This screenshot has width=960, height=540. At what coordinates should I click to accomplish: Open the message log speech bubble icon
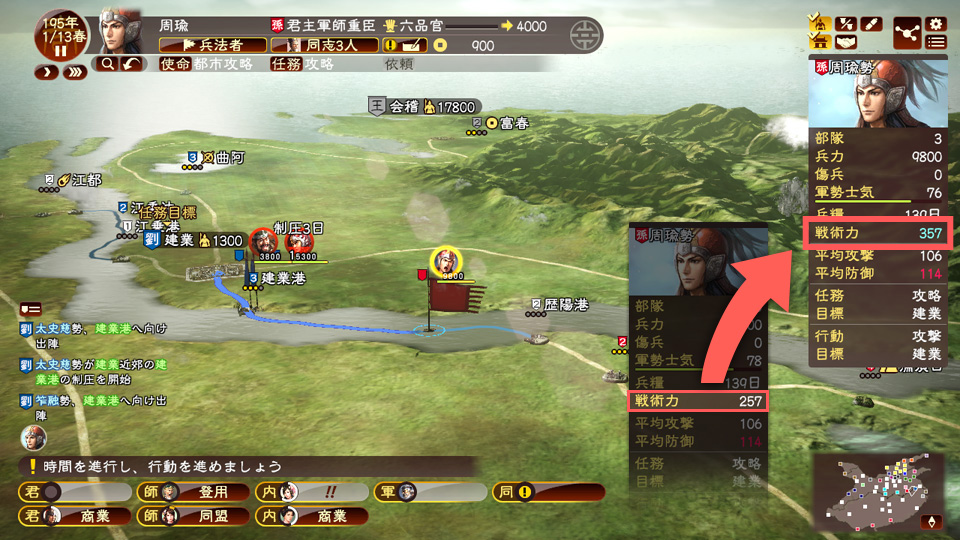pyautogui.click(x=30, y=308)
